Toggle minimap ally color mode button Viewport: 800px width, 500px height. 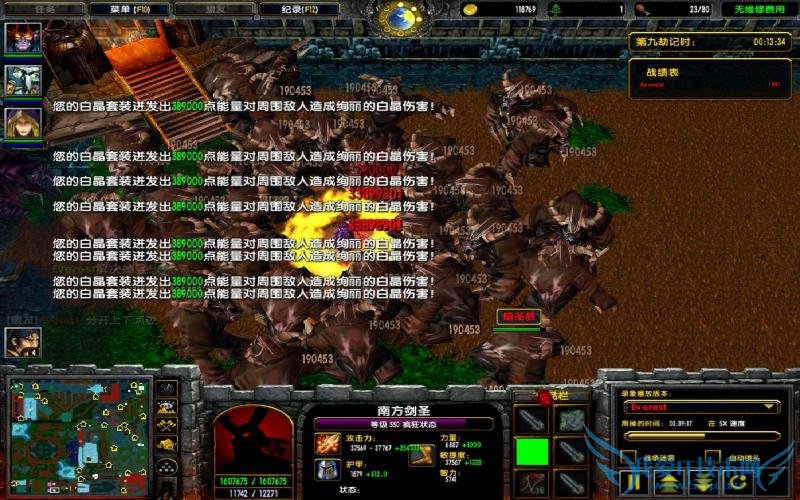click(167, 426)
